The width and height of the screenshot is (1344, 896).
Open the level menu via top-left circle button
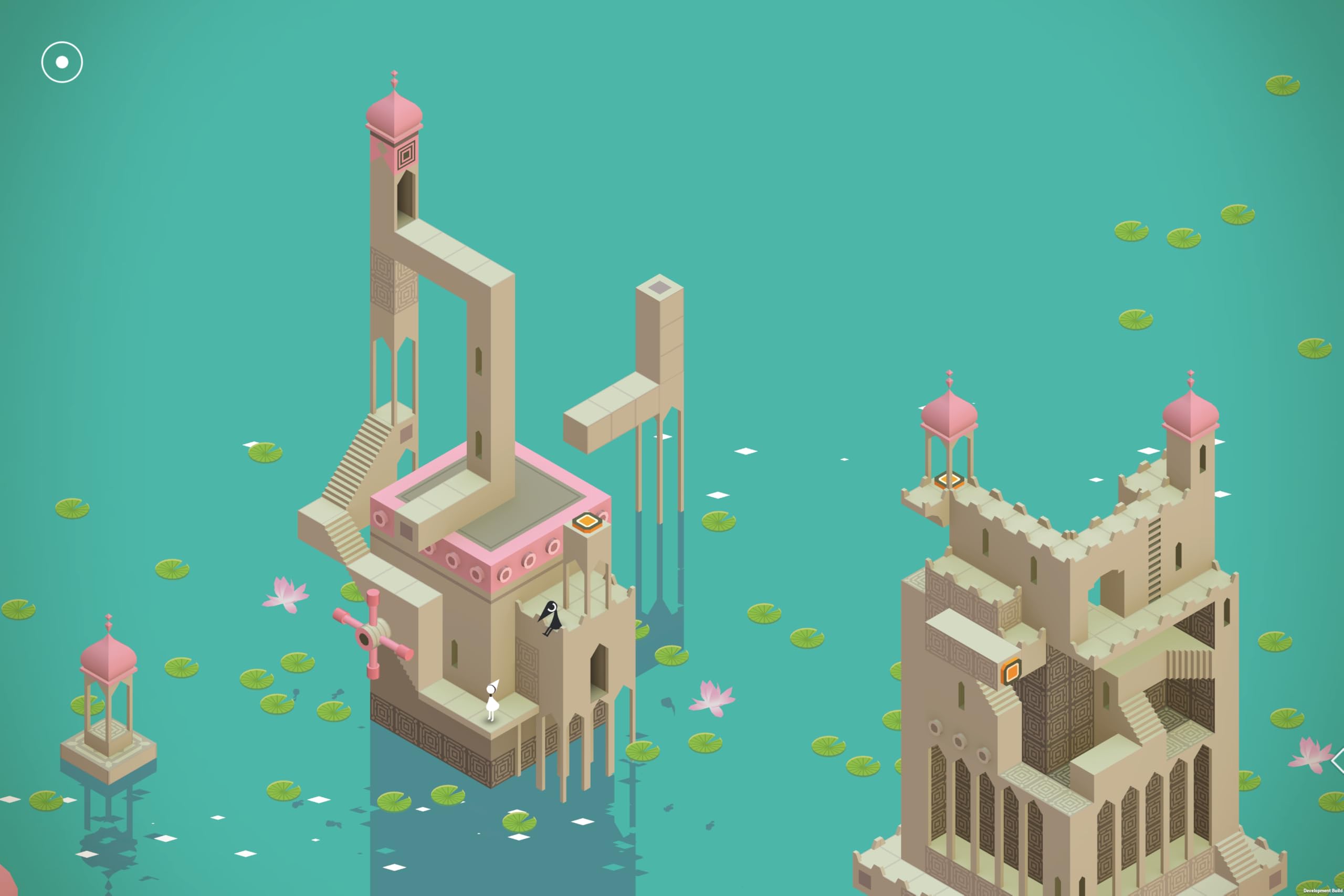pyautogui.click(x=61, y=61)
